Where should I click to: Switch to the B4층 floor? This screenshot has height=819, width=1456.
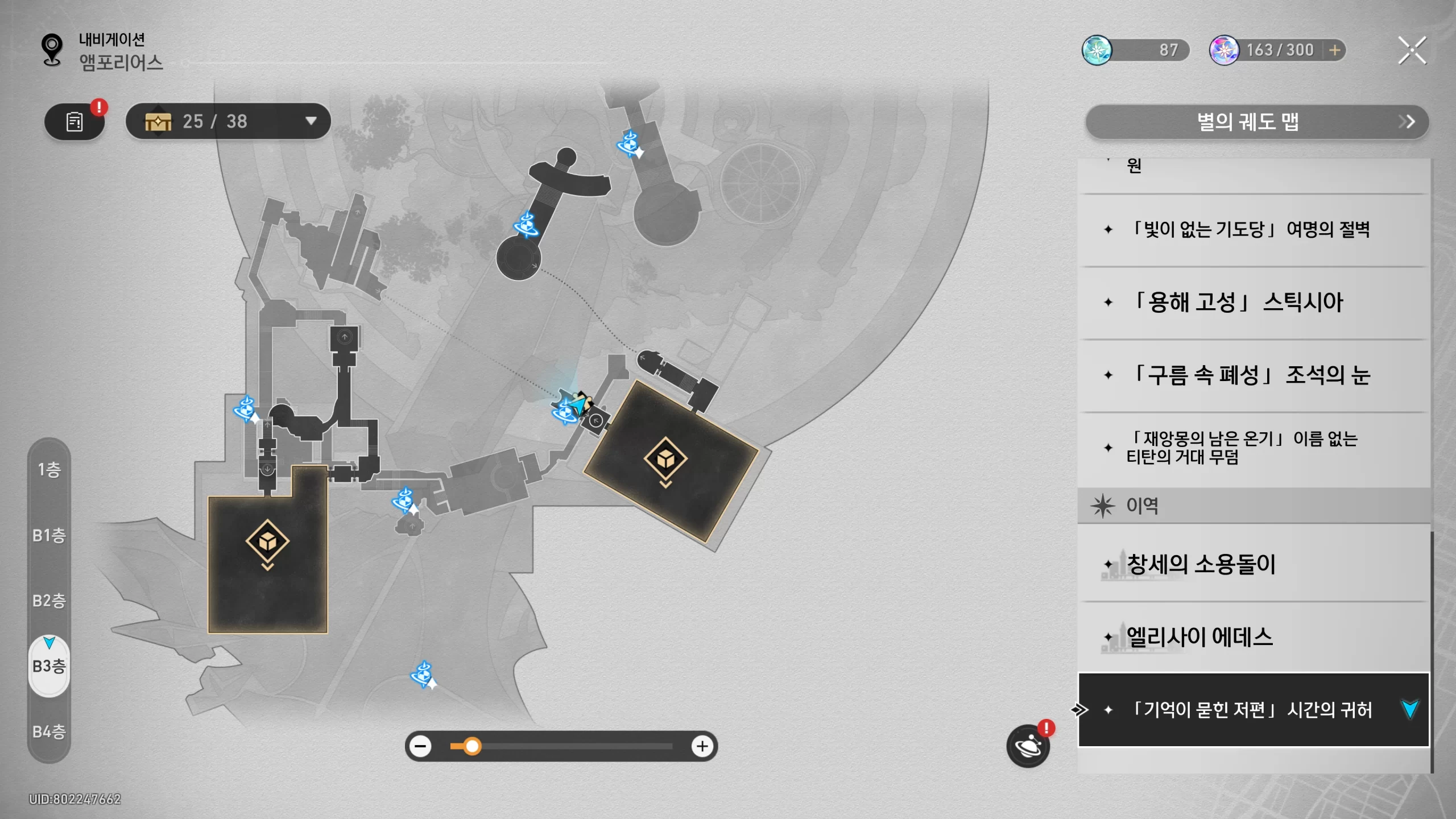(x=49, y=731)
